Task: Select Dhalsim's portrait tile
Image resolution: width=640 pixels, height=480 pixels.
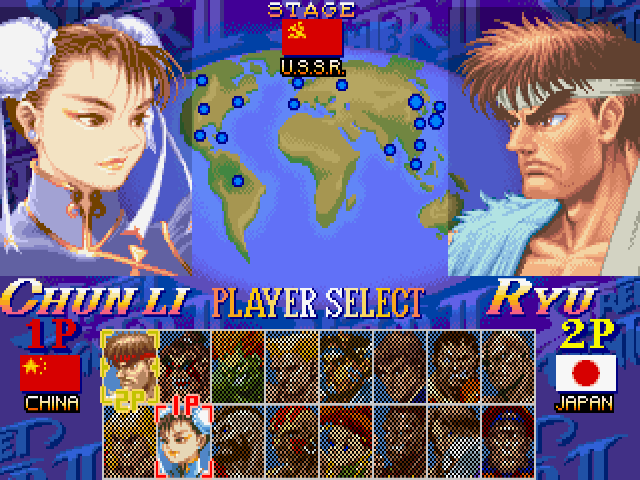Action: pyautogui.click(x=291, y=435)
